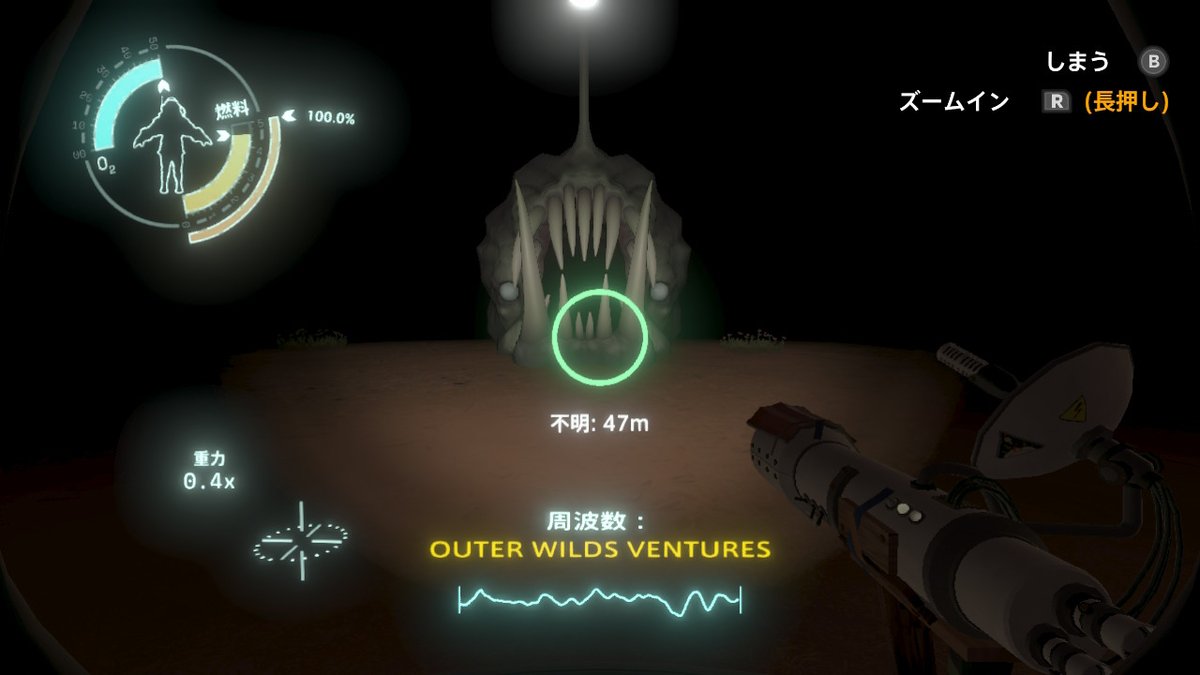1200x675 pixels.
Task: Click the dashed oval thruster crosshair indicator
Action: (300, 541)
